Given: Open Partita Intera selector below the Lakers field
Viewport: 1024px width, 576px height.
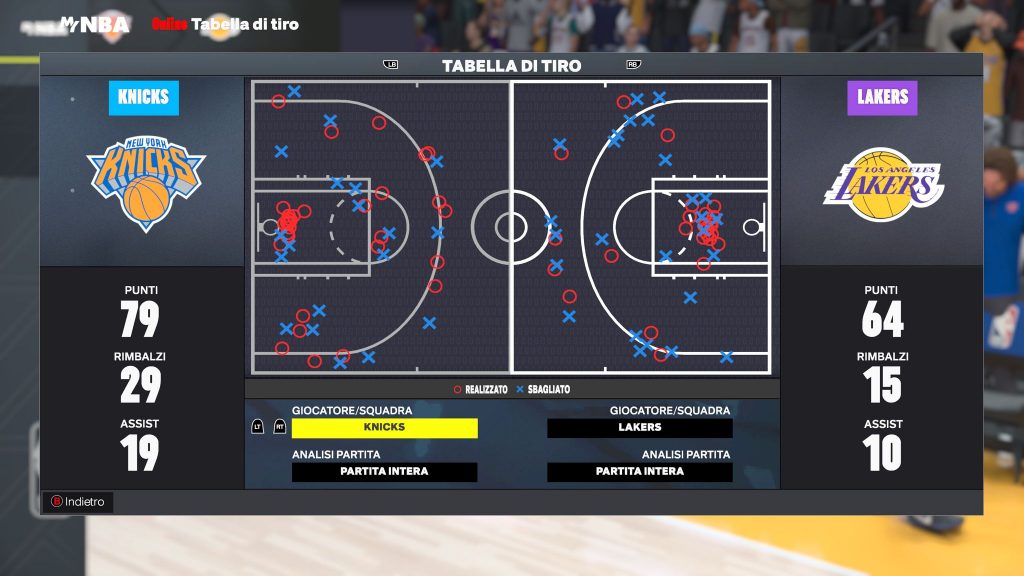Looking at the screenshot, I should tap(639, 472).
